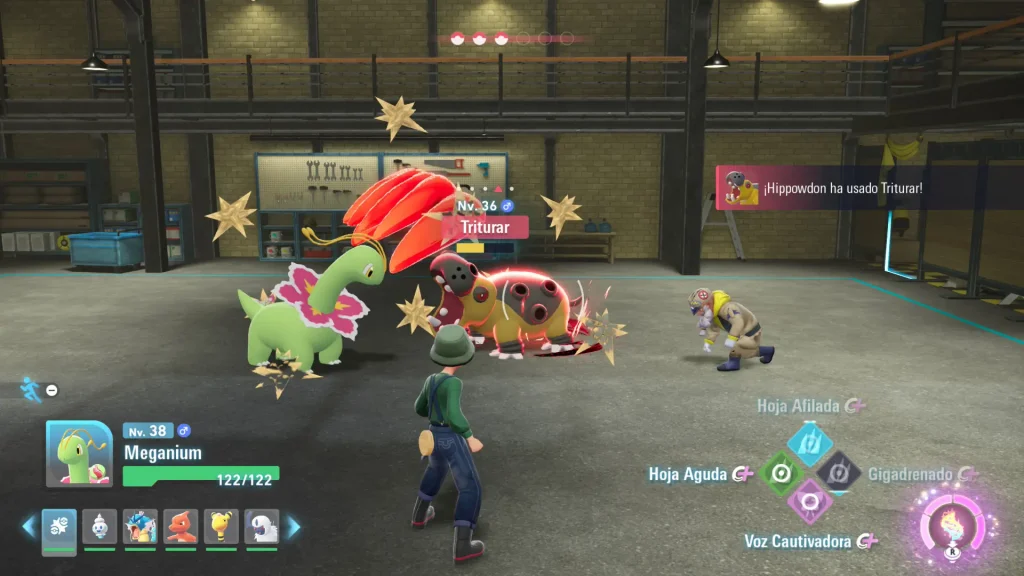Image resolution: width=1024 pixels, height=576 pixels.
Task: Switch to Gyarados in the party bar
Action: pos(140,527)
